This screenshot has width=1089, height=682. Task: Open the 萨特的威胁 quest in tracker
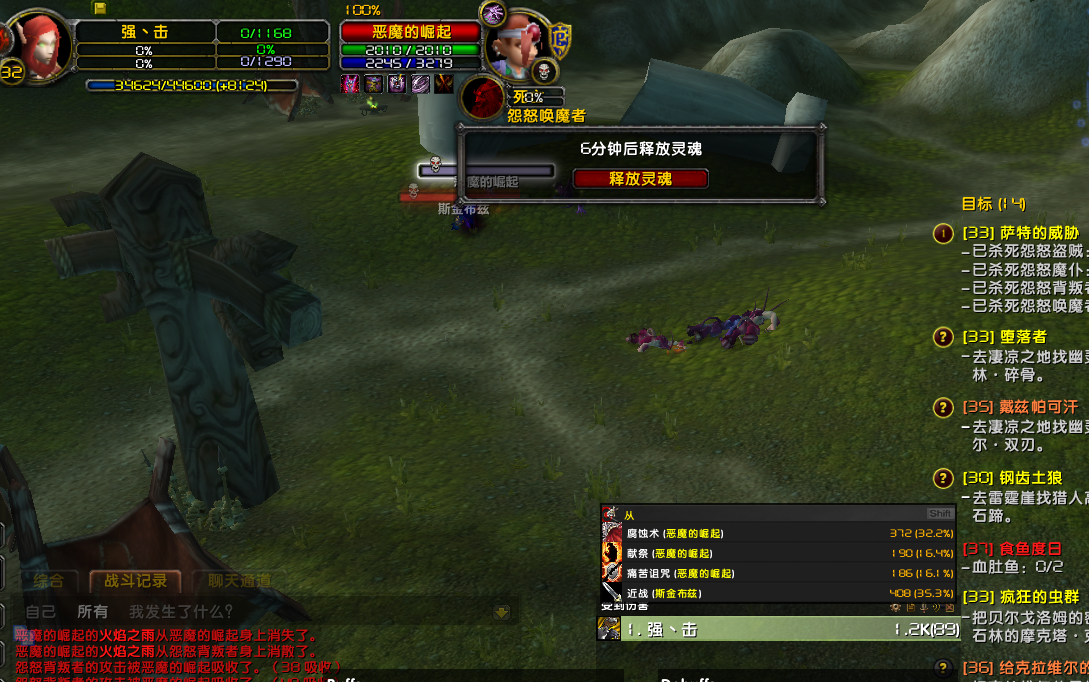pyautogui.click(x=1020, y=233)
